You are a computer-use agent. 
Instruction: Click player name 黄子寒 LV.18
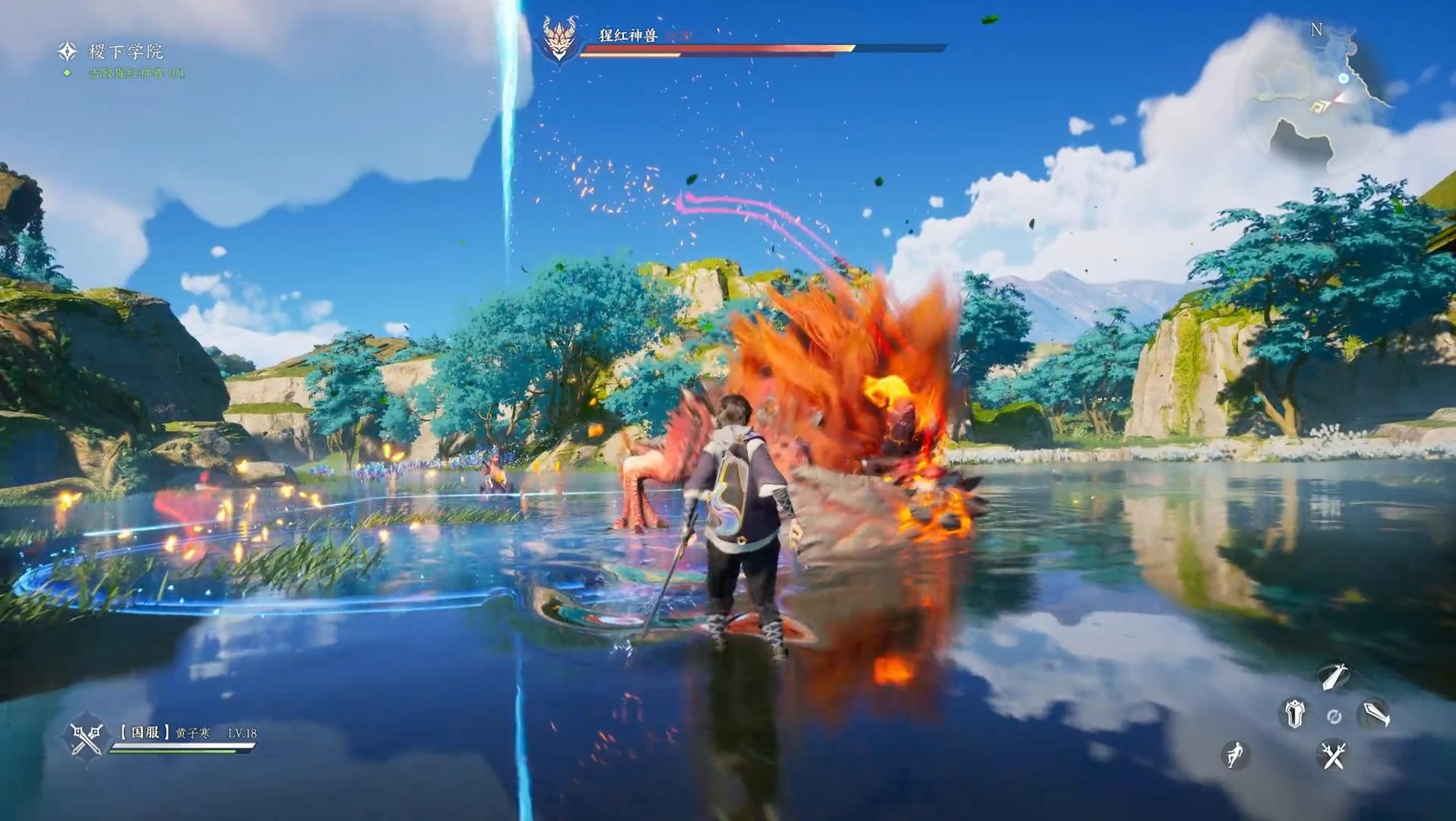201,732
